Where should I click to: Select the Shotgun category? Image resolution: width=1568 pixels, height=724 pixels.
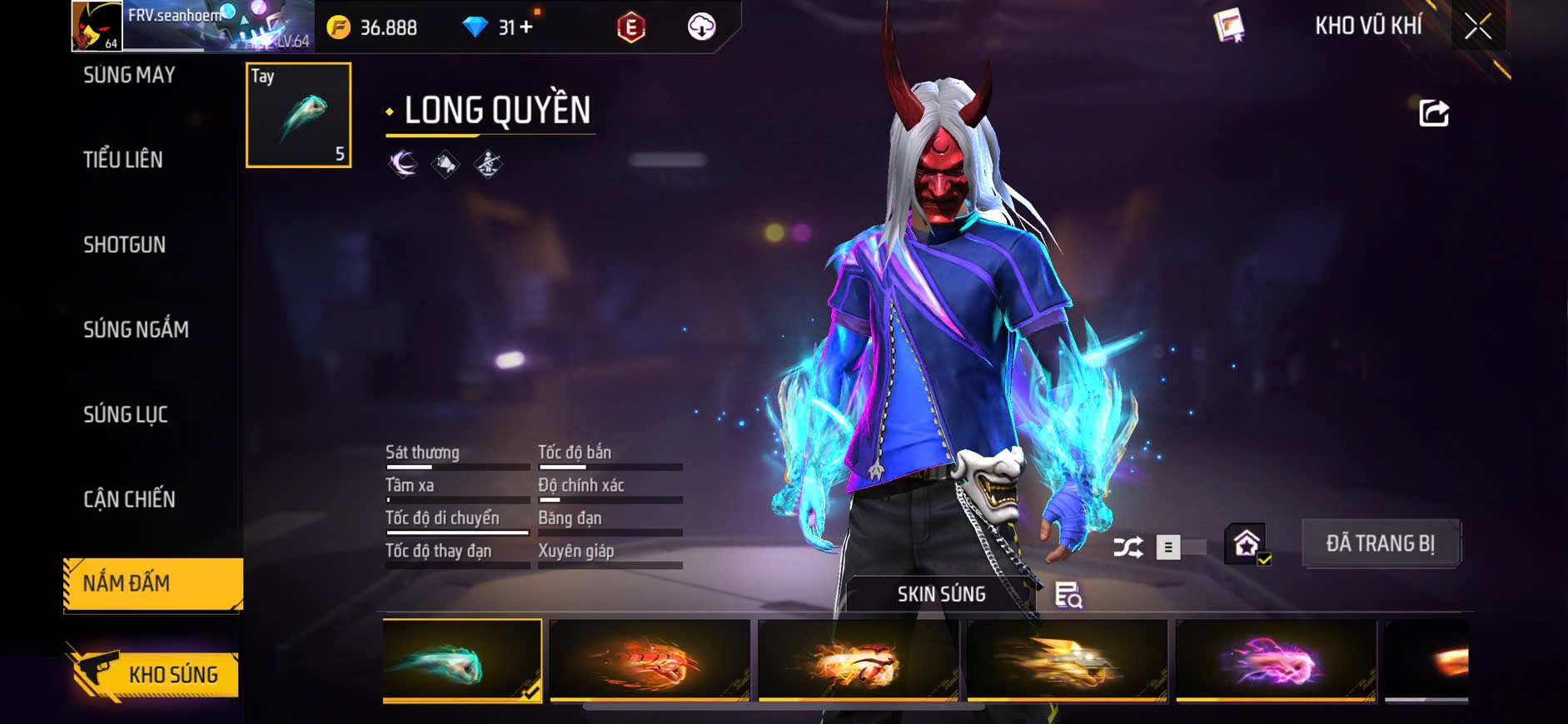125,245
